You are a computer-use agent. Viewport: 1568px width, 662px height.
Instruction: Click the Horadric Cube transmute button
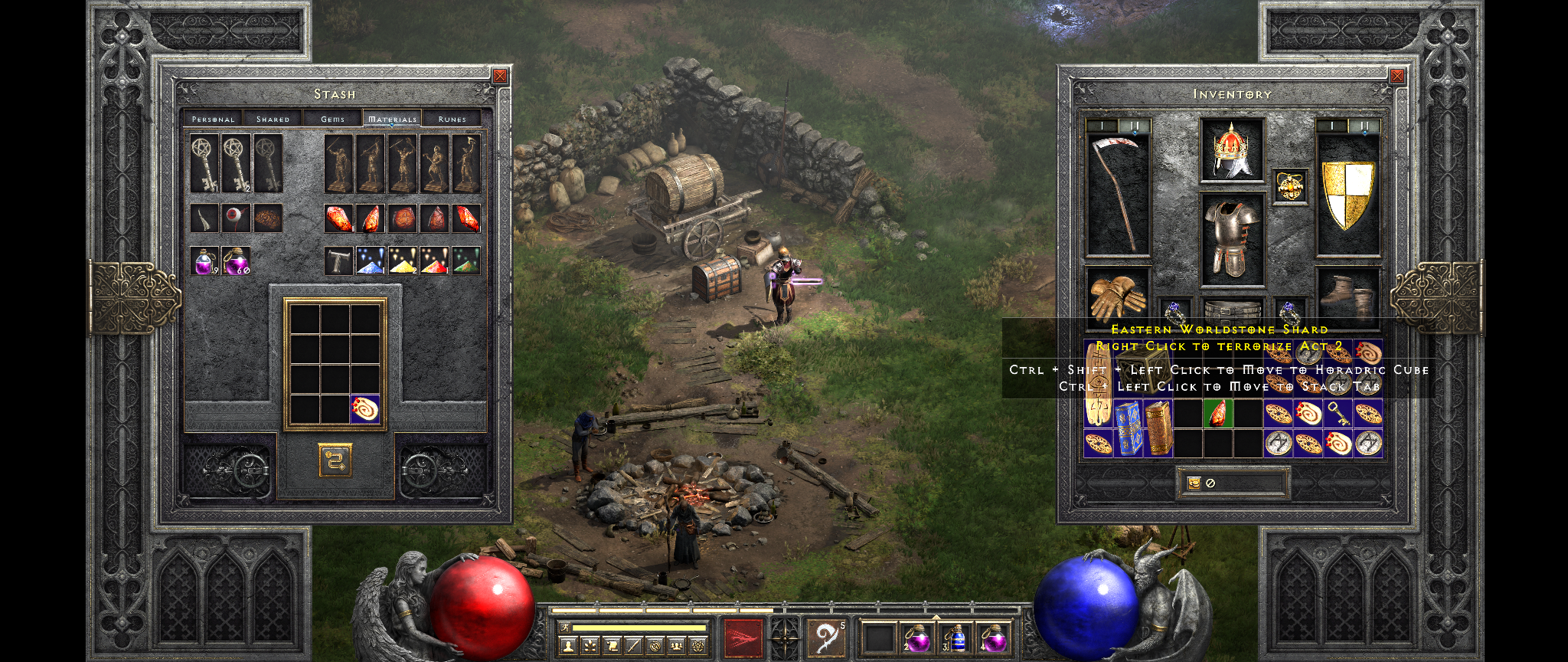(x=335, y=460)
